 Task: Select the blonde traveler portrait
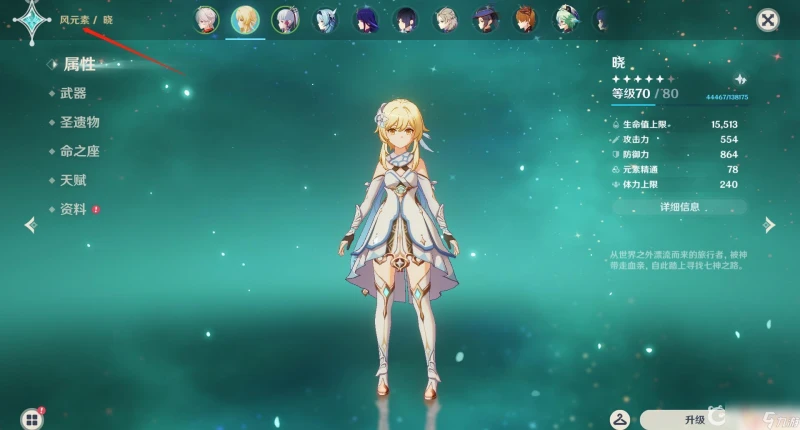pyautogui.click(x=244, y=19)
